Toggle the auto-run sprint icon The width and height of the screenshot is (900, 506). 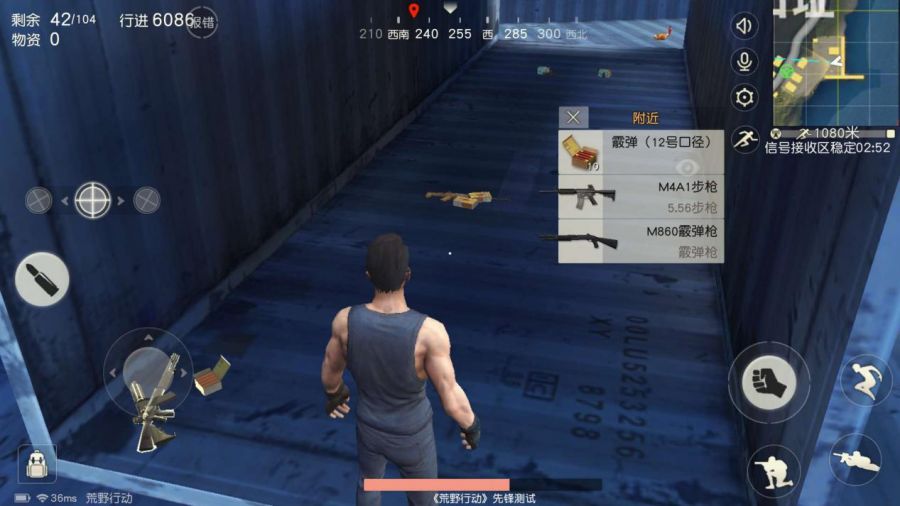click(744, 139)
